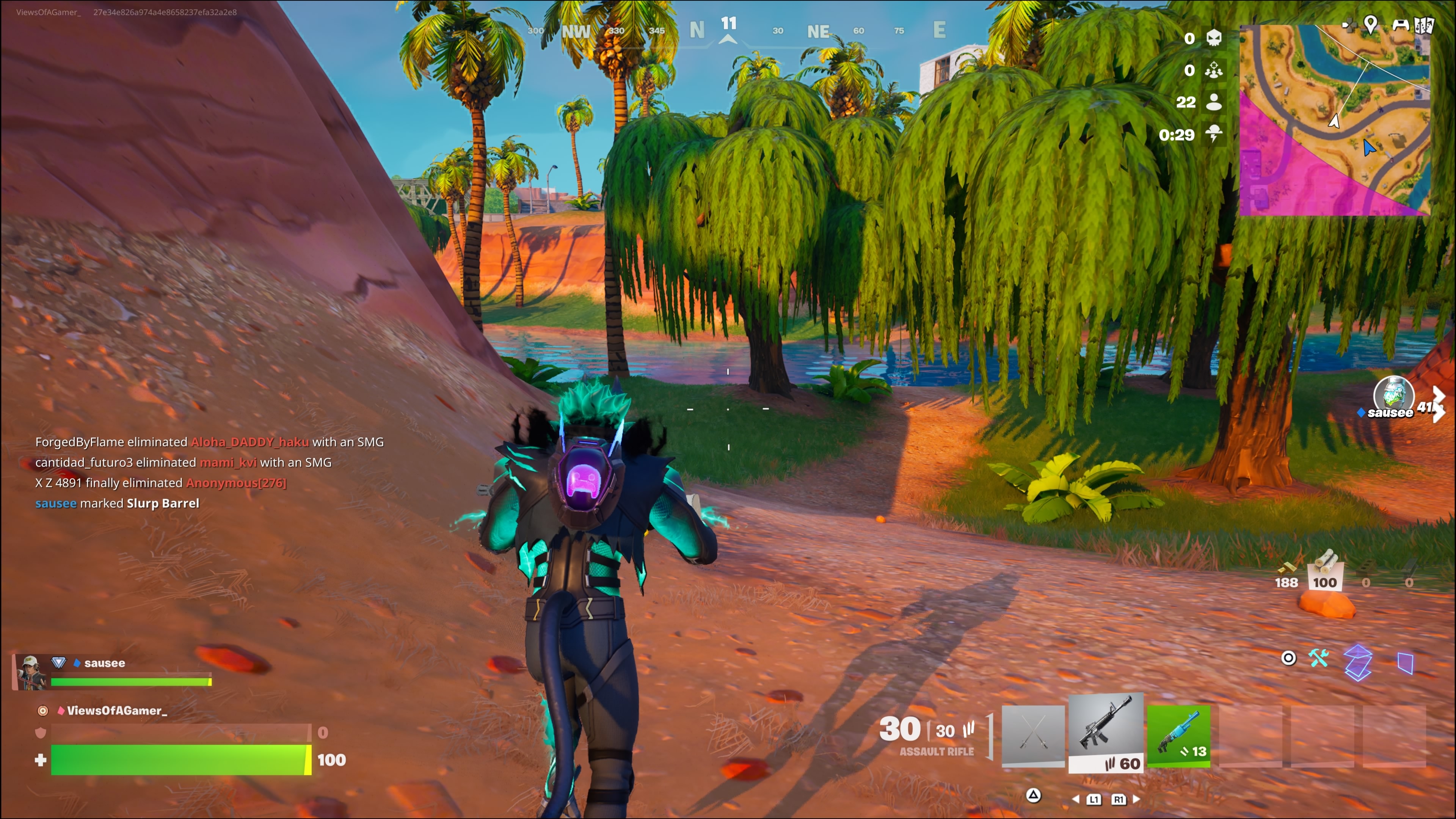This screenshot has height=819, width=1456.
Task: Activate the hammer and wrench build mode icon
Action: [1319, 659]
